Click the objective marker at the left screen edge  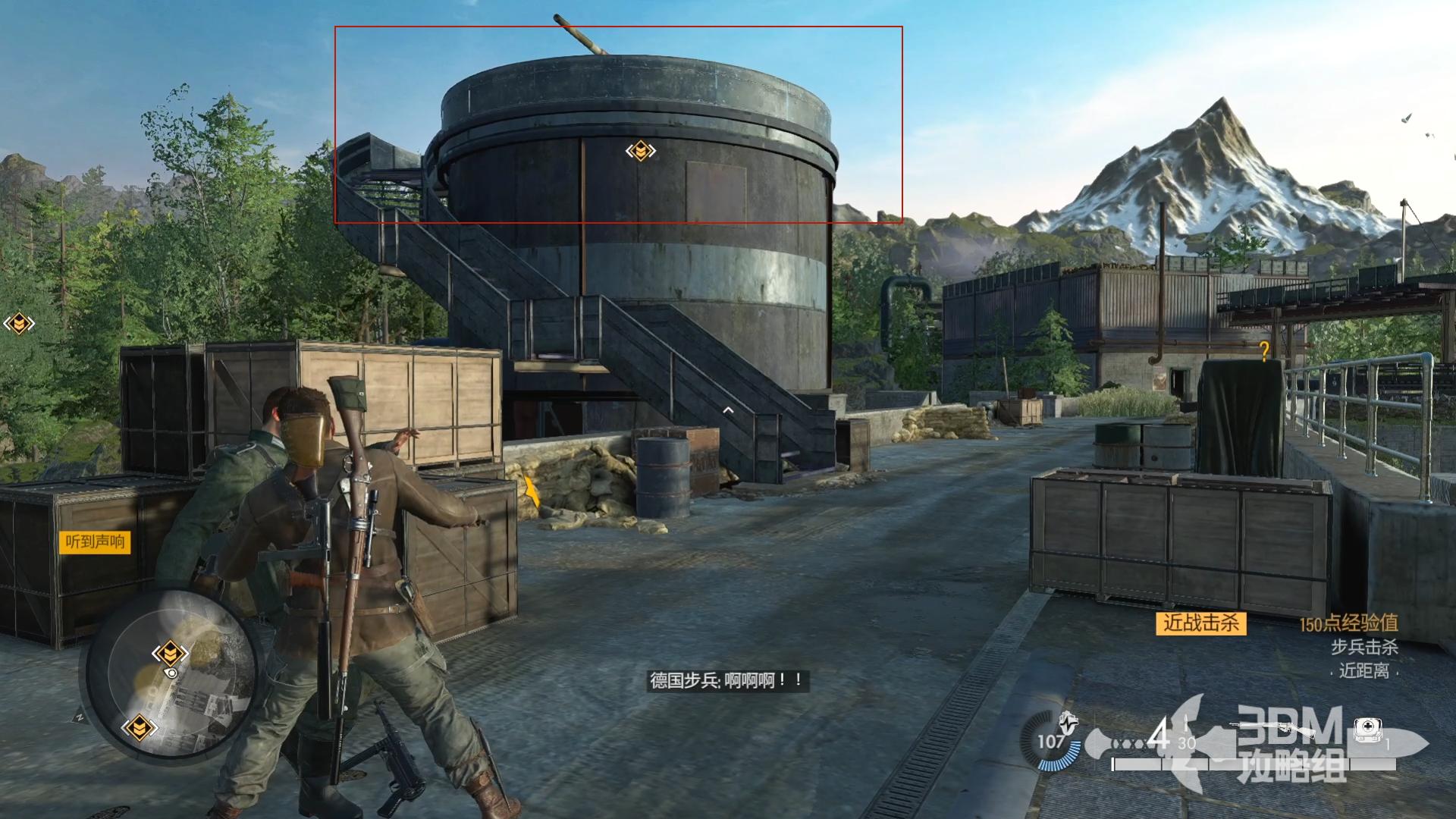(18, 325)
